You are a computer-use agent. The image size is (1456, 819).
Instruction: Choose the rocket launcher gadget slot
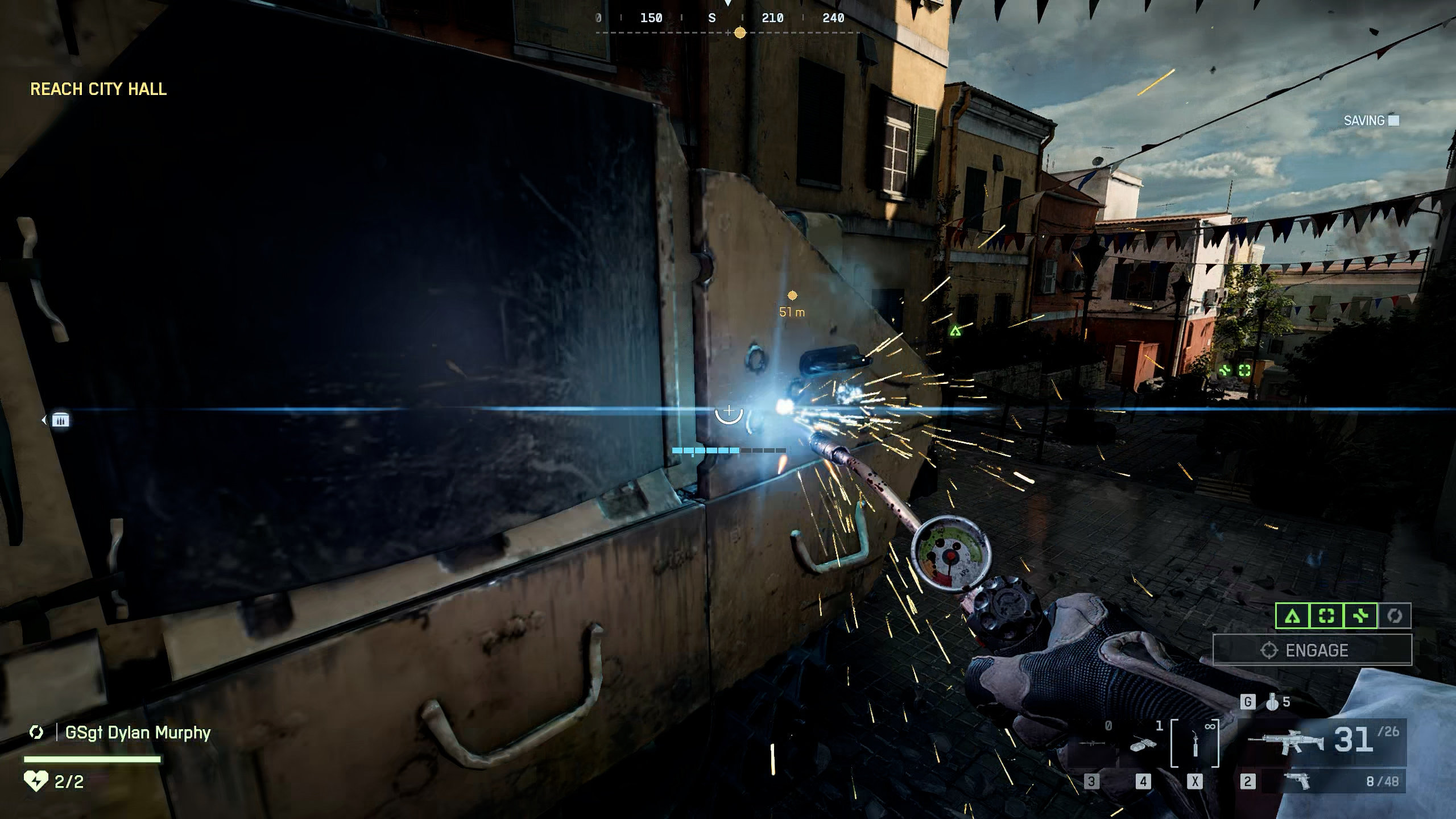coord(1091,744)
